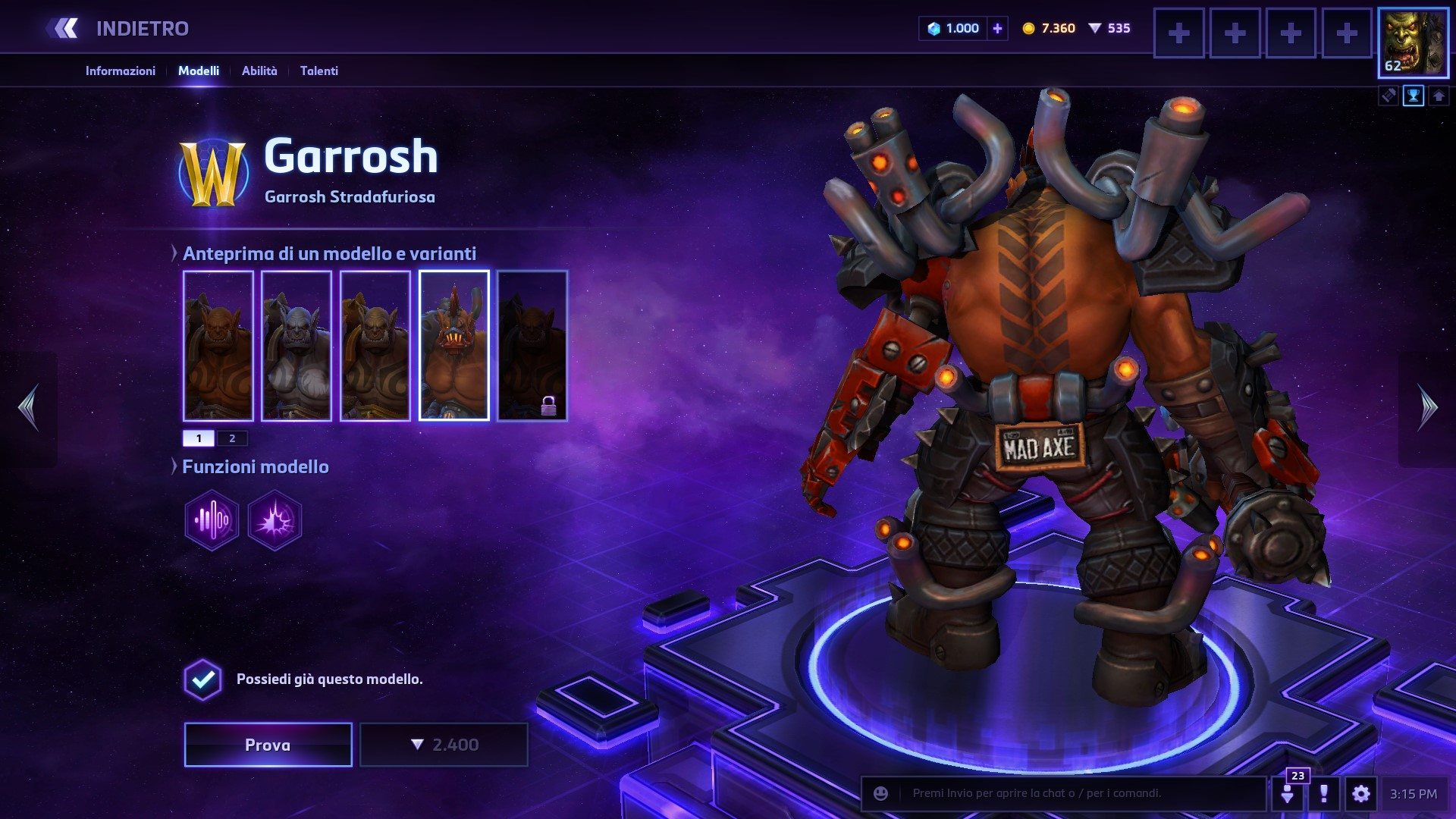The image size is (1456, 819).
Task: Open the player profile portrait
Action: coord(1413,43)
